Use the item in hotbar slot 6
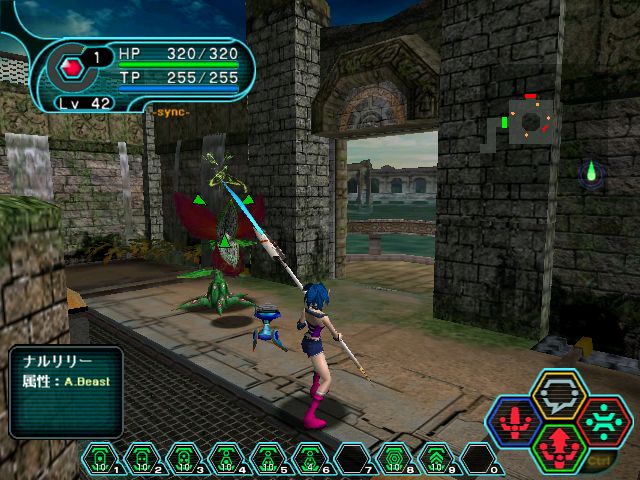This screenshot has width=640, height=480. click(x=310, y=458)
